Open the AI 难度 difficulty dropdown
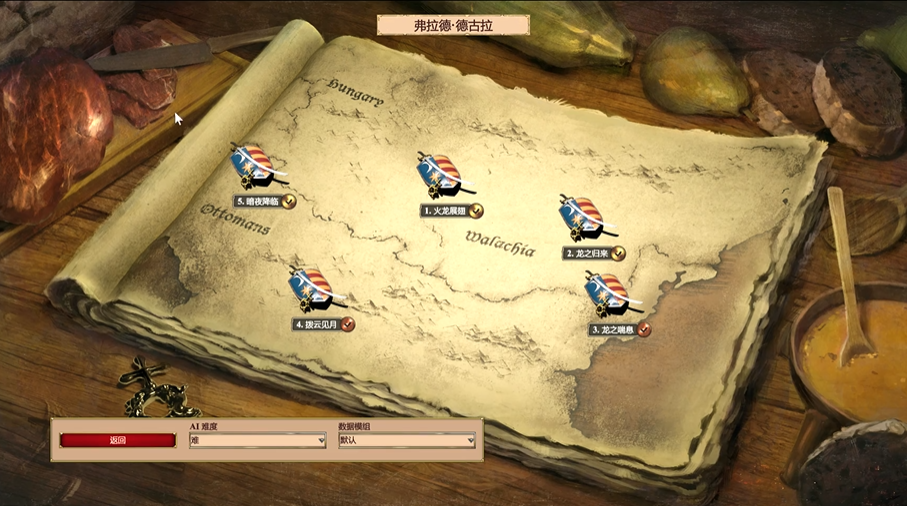Screen dimensions: 907x506 pos(257,440)
